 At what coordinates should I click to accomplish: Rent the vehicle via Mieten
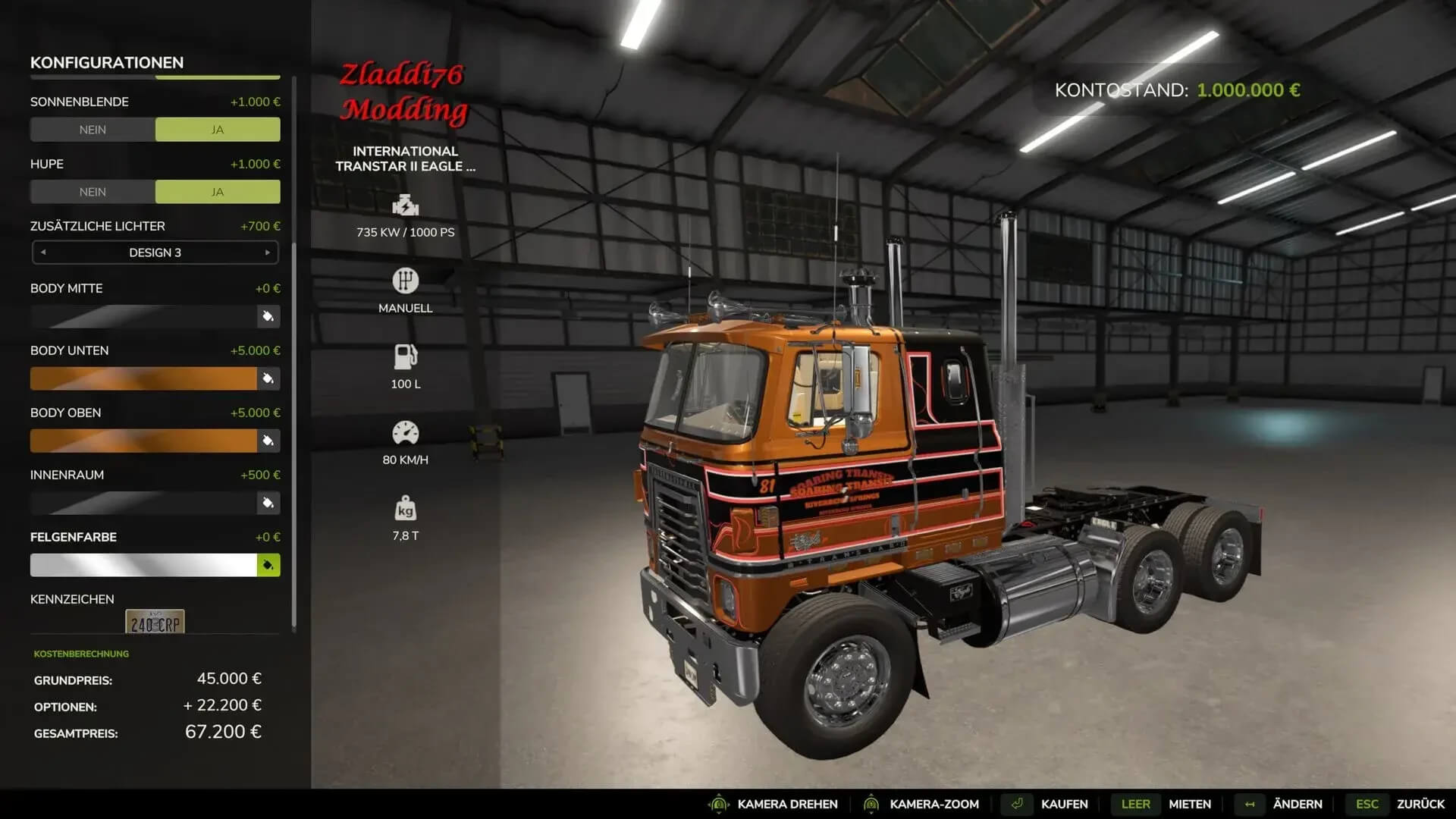1189,804
